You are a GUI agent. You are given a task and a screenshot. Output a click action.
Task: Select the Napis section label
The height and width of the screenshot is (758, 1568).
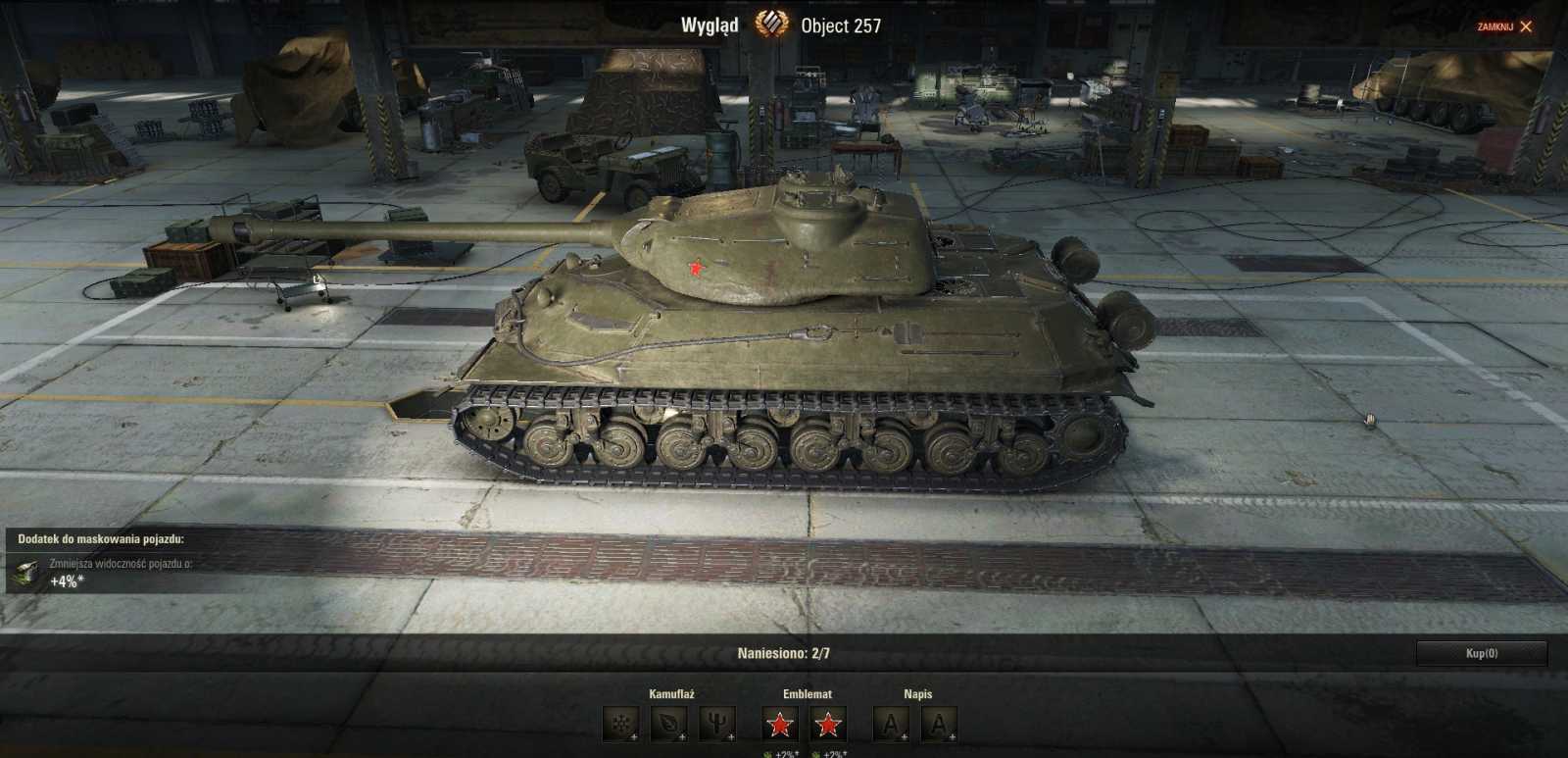918,693
